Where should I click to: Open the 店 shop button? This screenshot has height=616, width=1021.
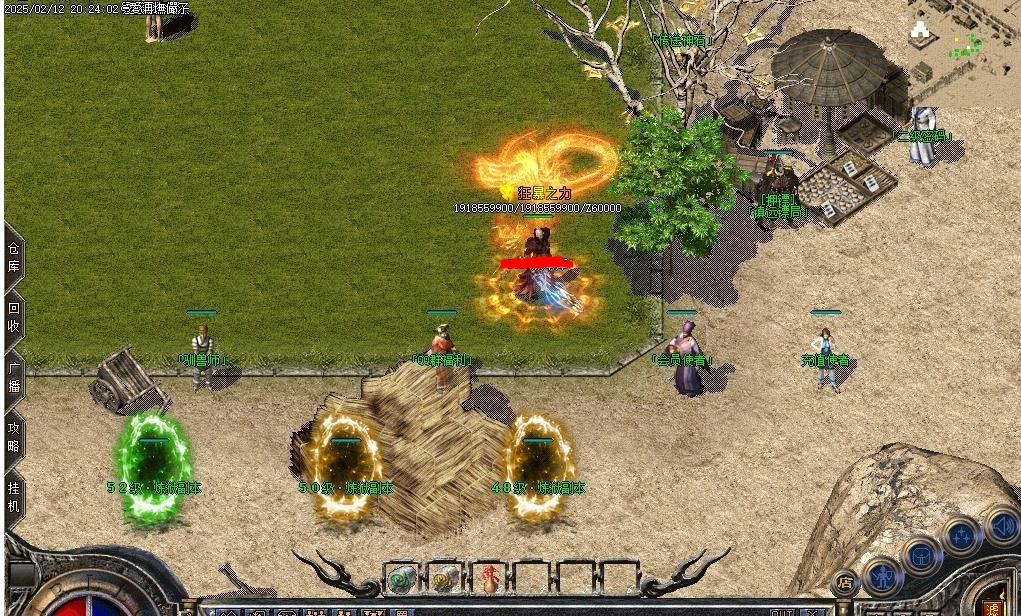point(846,581)
